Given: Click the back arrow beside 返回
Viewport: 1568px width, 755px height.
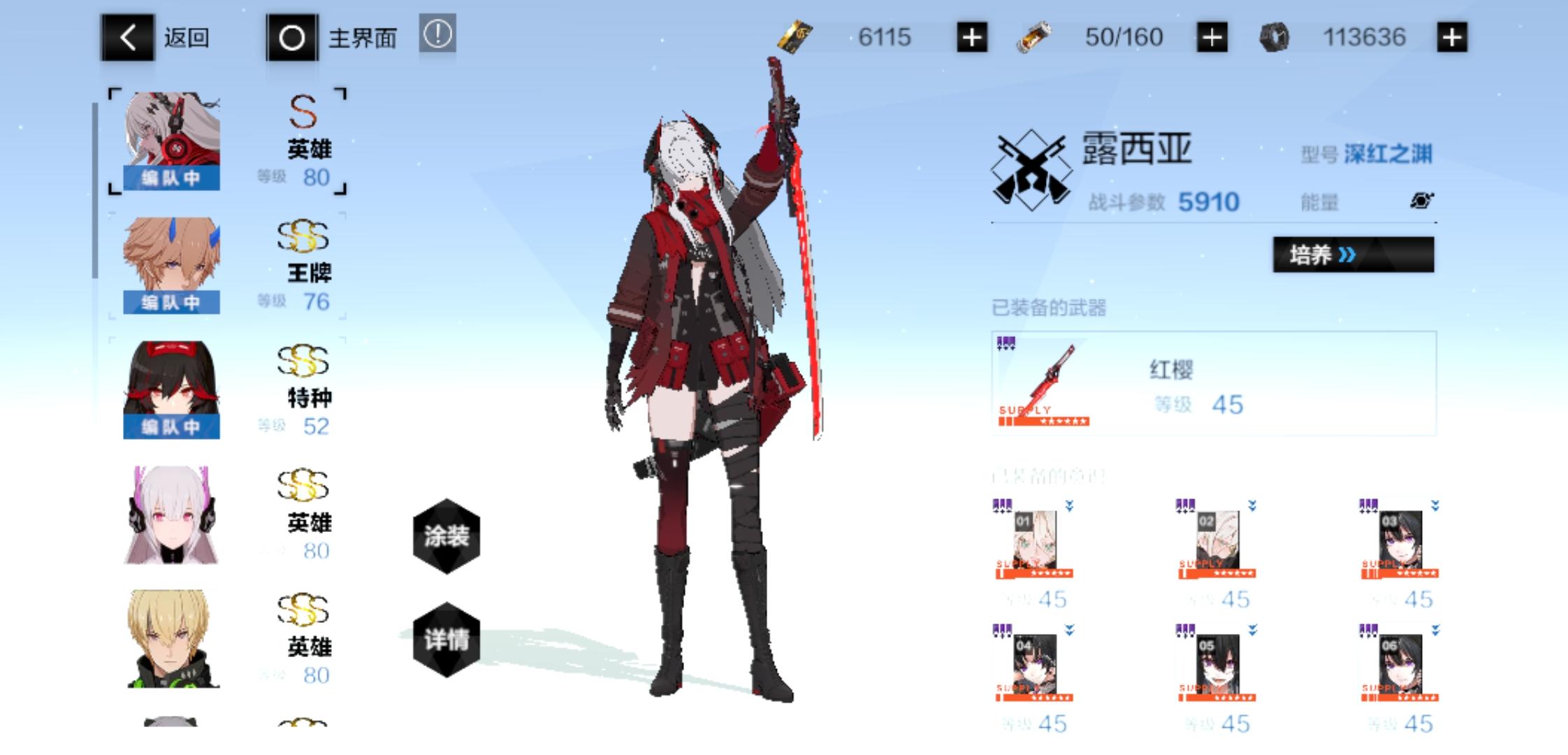Looking at the screenshot, I should 128,38.
